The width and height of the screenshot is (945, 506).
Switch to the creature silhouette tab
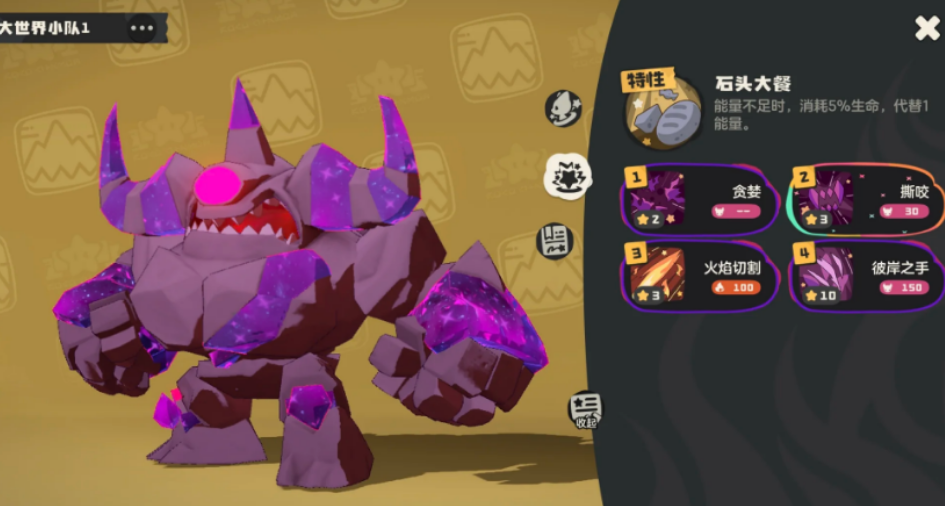pyautogui.click(x=563, y=108)
